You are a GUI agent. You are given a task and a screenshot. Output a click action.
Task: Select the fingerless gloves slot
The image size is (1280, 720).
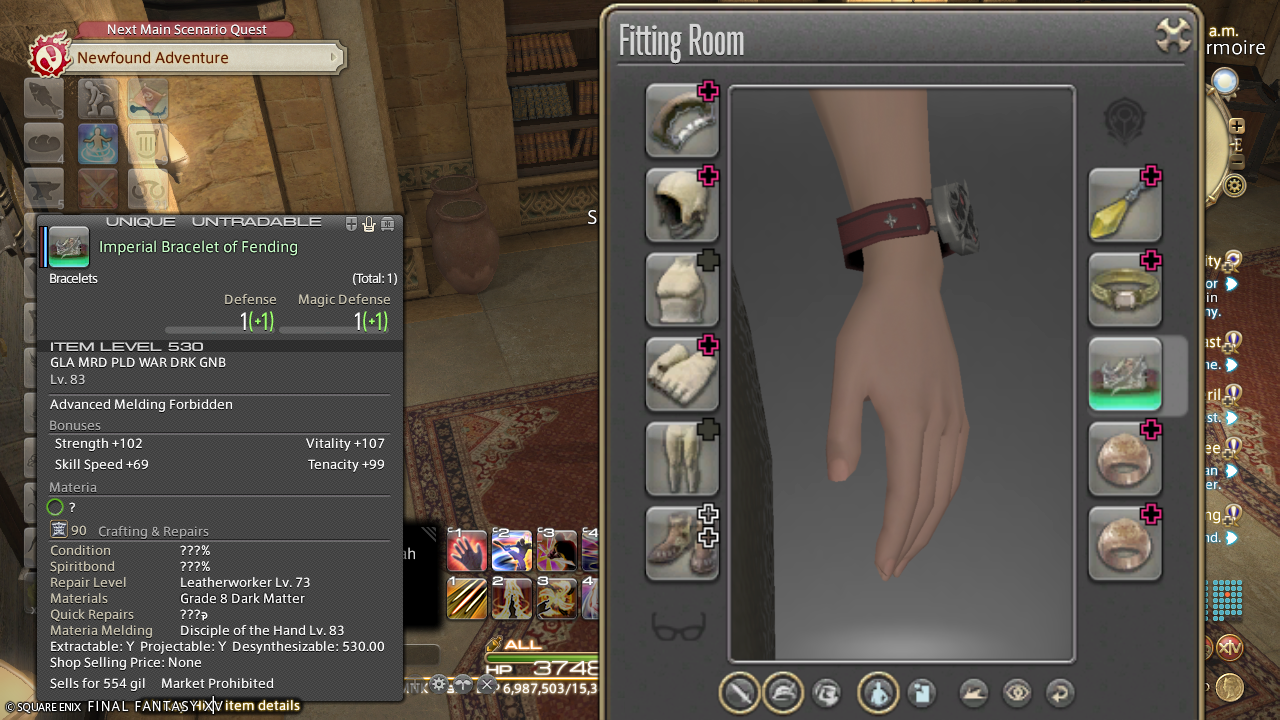[x=682, y=374]
